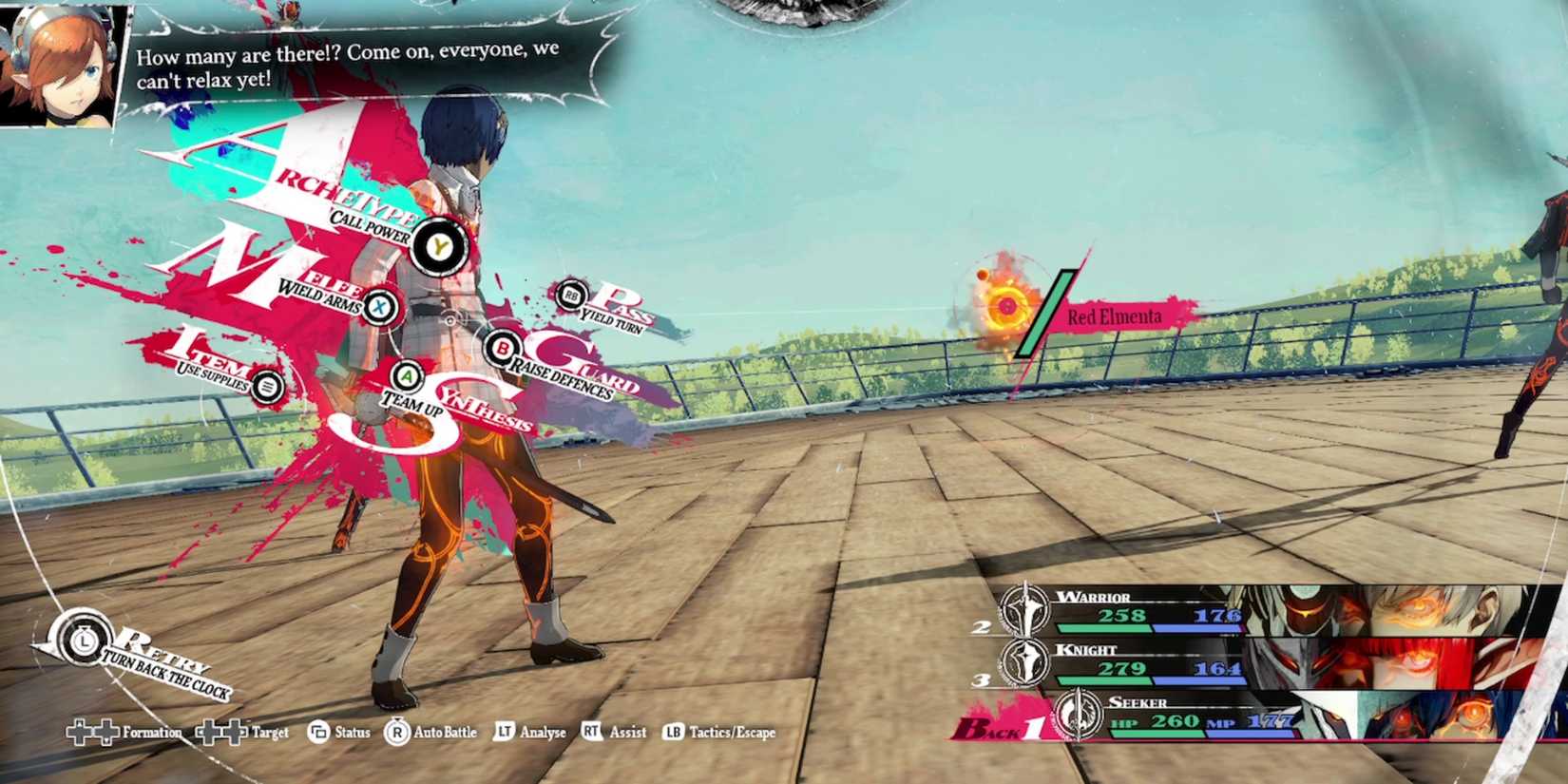Analyse the enemy
The image size is (1568, 784).
tap(530, 733)
